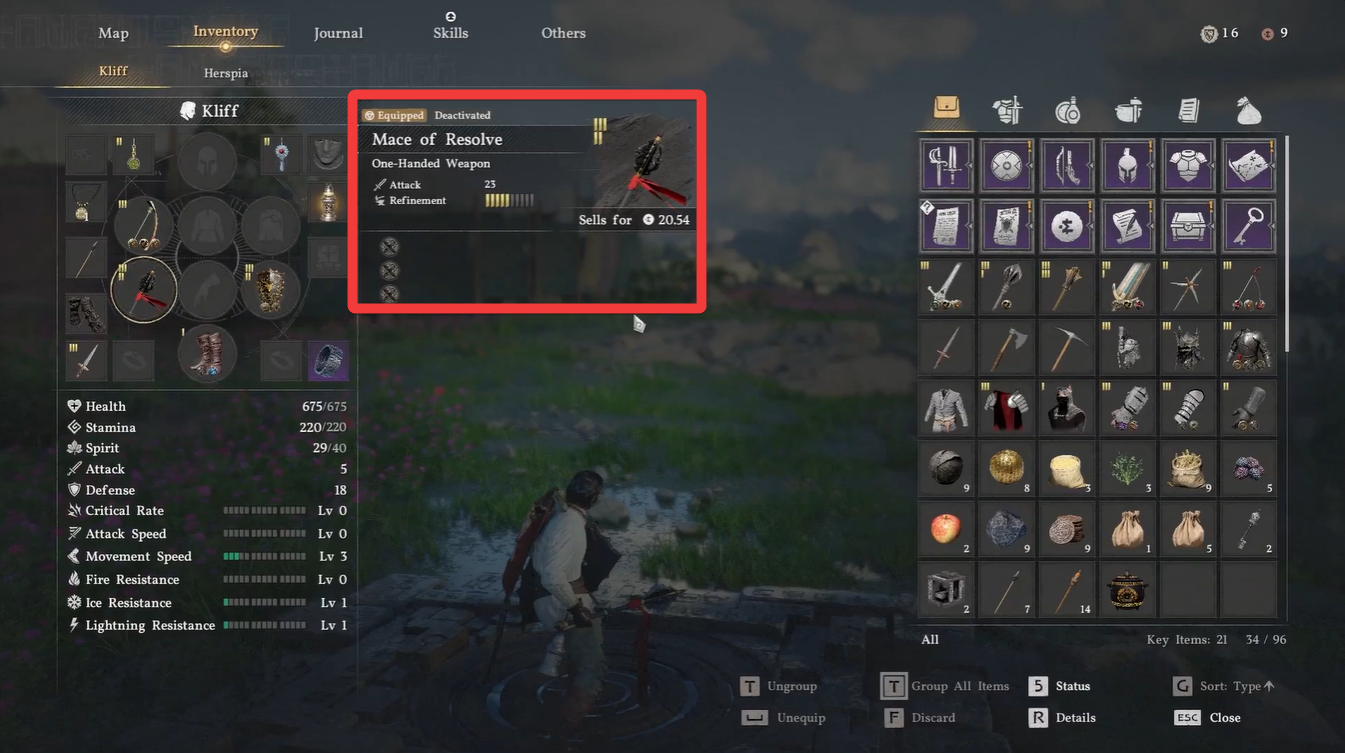Viewport: 1345px width, 753px height.
Task: Select the apple item in the inventory
Action: click(x=946, y=529)
